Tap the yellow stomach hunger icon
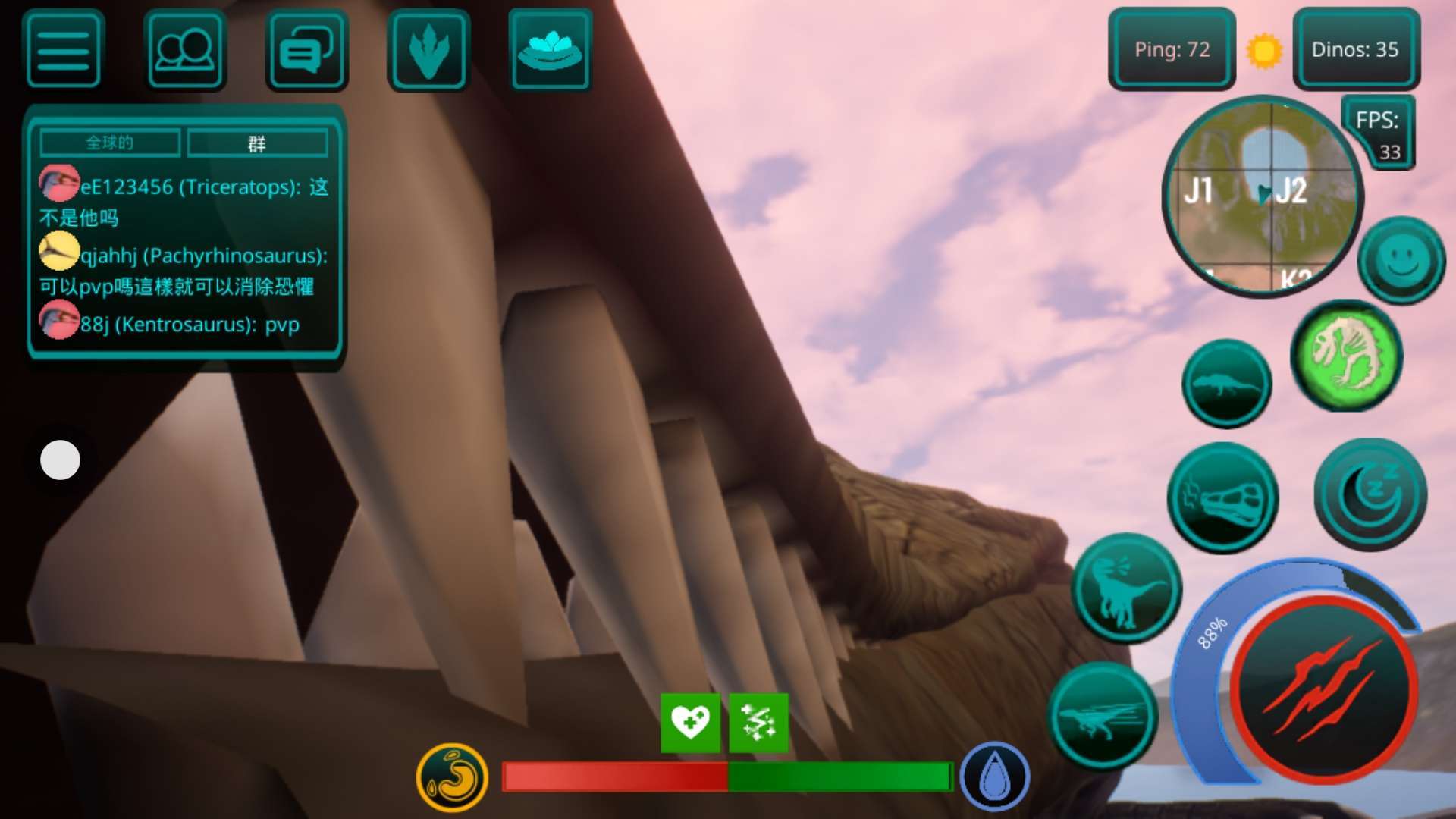Image resolution: width=1456 pixels, height=819 pixels. pos(452,777)
